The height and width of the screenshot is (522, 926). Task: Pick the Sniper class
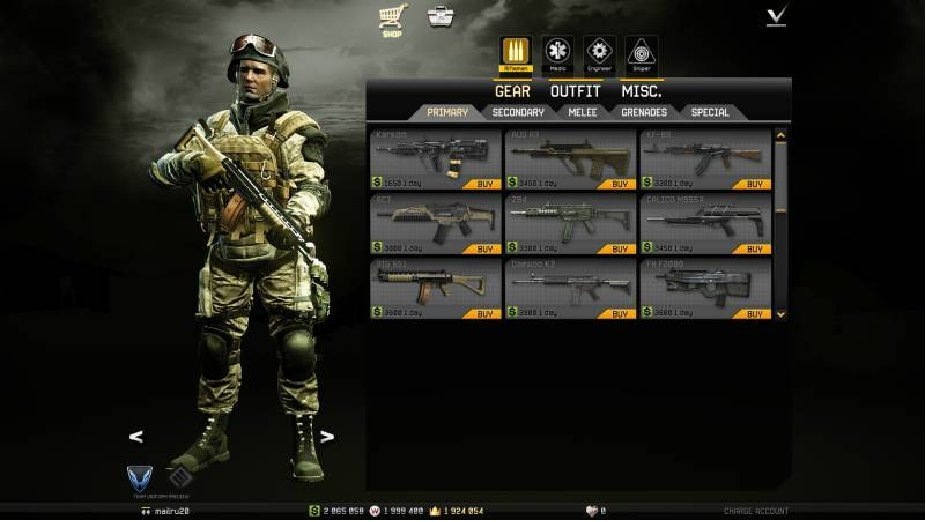click(641, 54)
